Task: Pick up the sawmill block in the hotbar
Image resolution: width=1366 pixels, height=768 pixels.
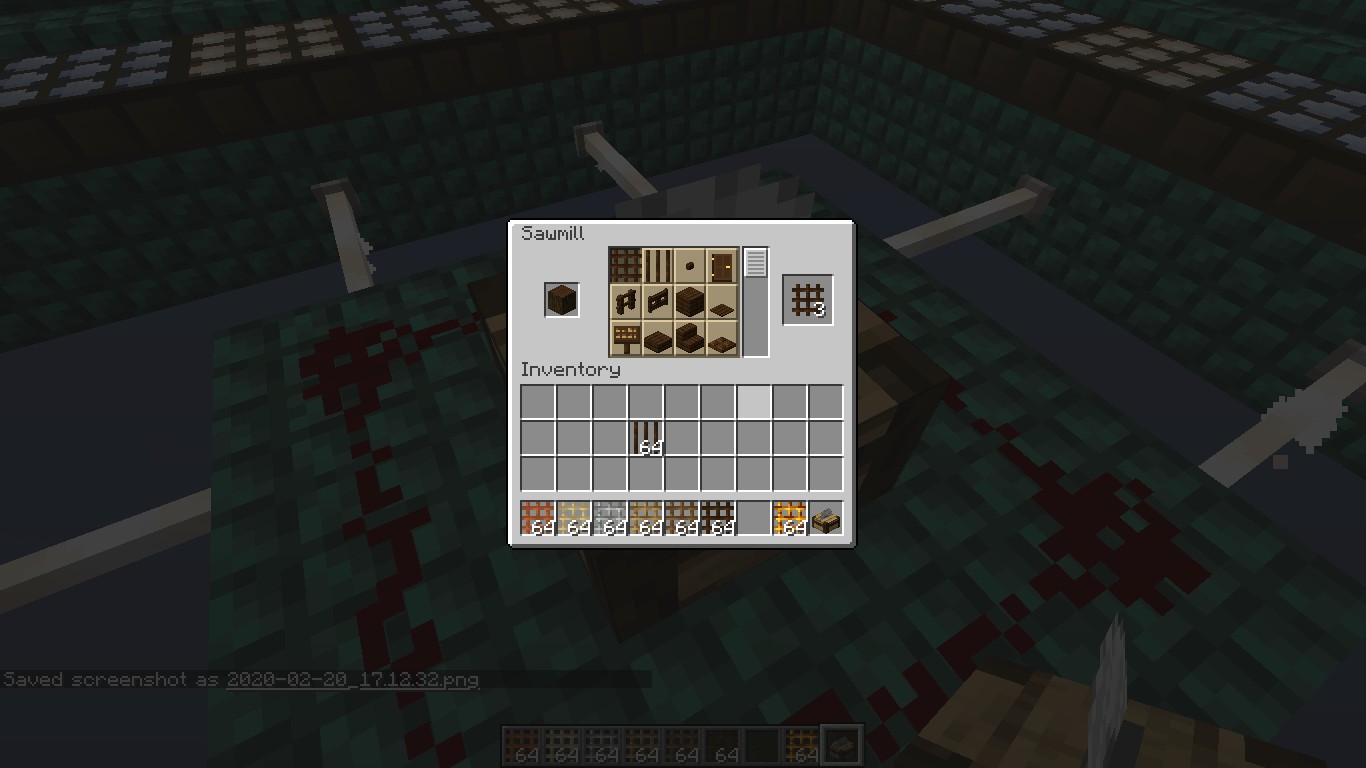Action: pyautogui.click(x=826, y=518)
